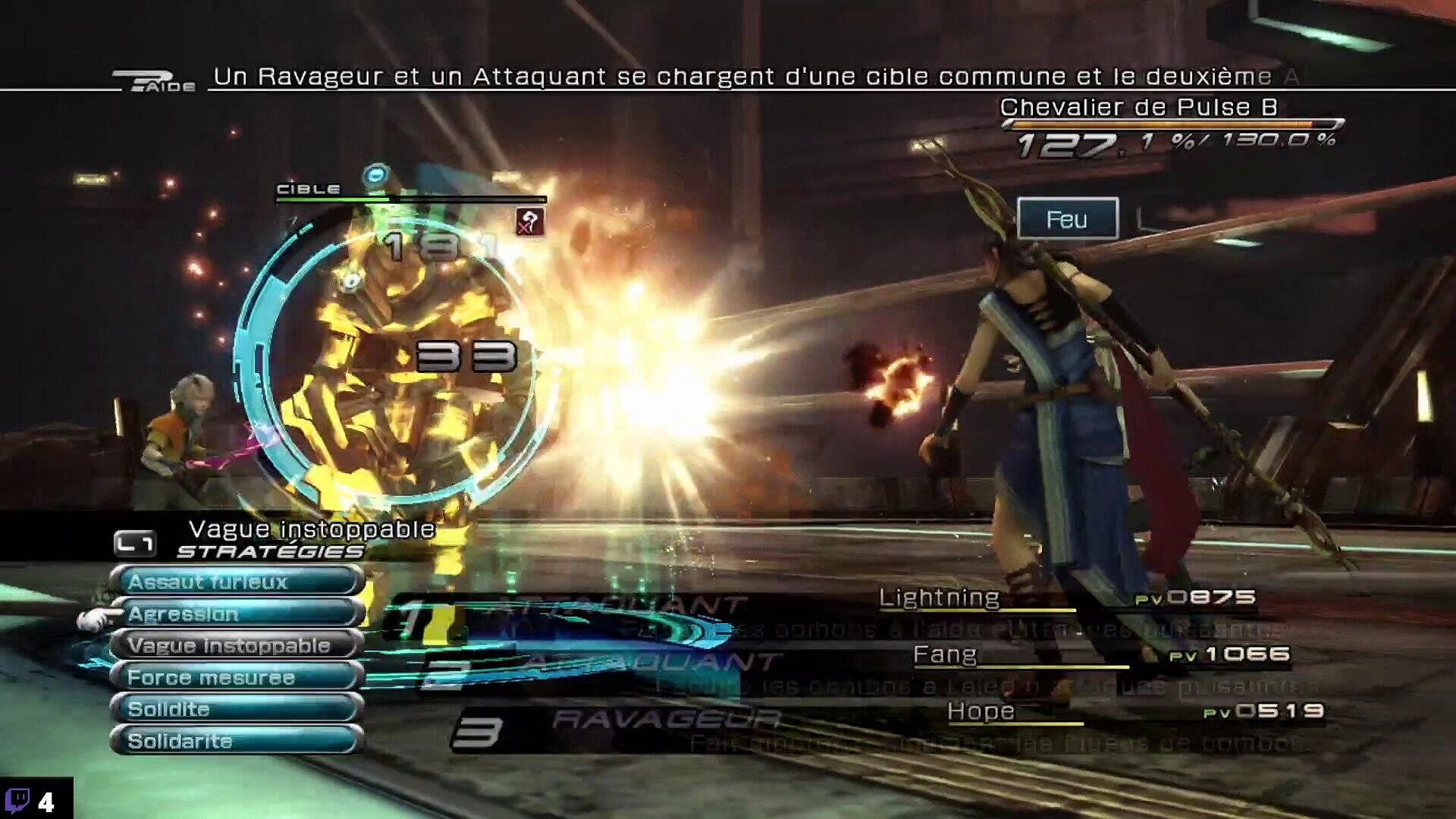This screenshot has height=819, width=1456.
Task: Choose the Agression paradigm entry
Action: 237,613
